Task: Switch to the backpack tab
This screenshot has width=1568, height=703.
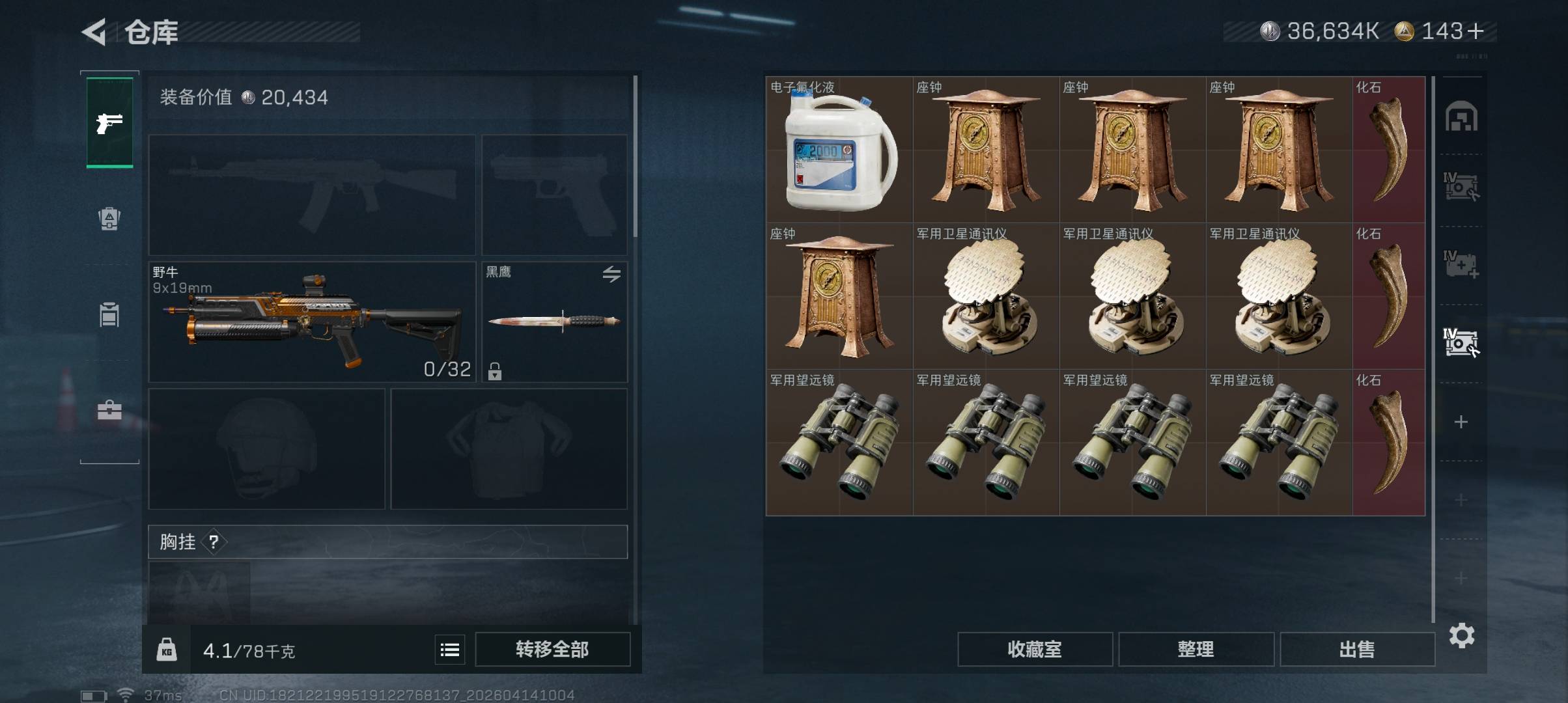Action: pos(109,219)
